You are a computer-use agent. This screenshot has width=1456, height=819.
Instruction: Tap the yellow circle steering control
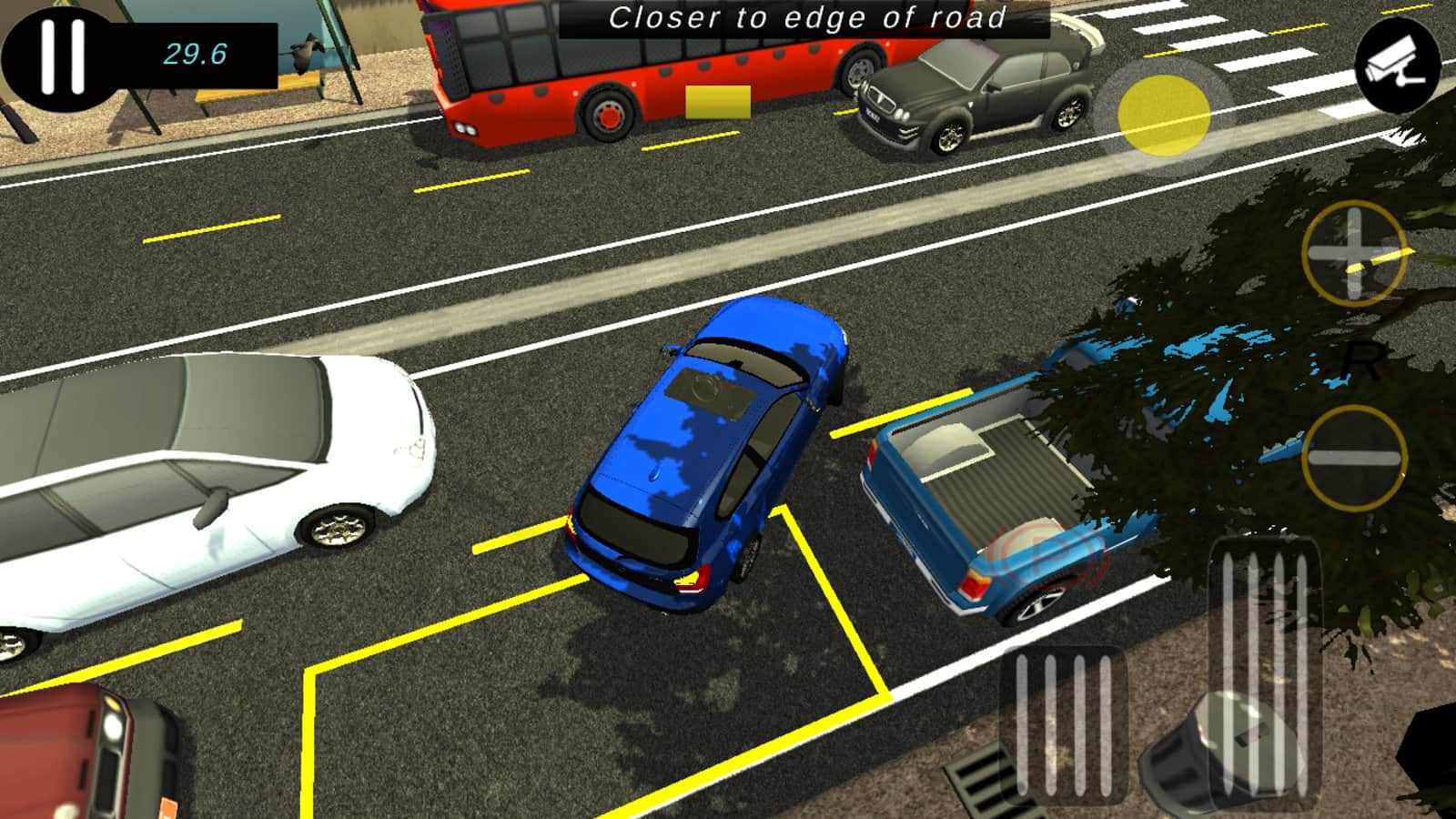(1163, 116)
